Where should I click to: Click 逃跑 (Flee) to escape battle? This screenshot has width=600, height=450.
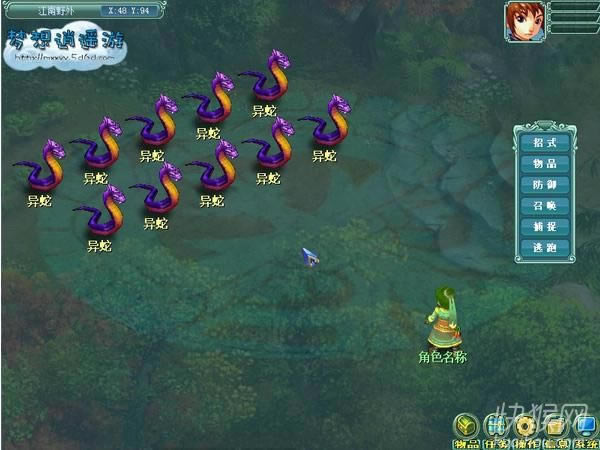click(x=544, y=248)
